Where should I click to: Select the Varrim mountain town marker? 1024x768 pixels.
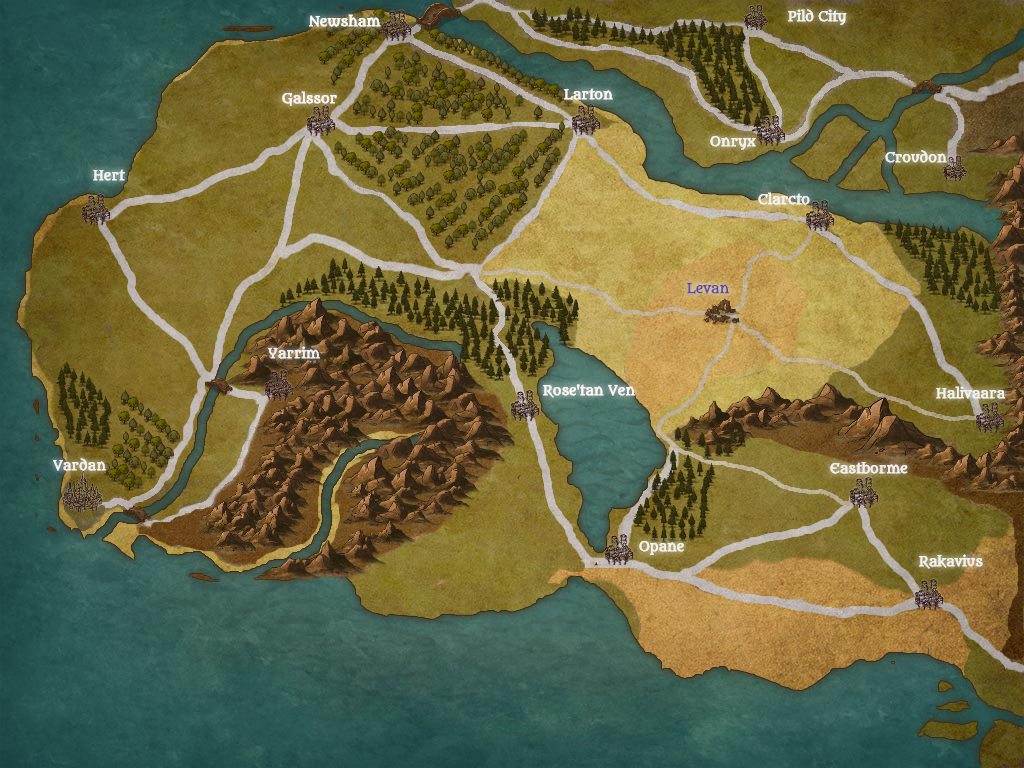[278, 384]
